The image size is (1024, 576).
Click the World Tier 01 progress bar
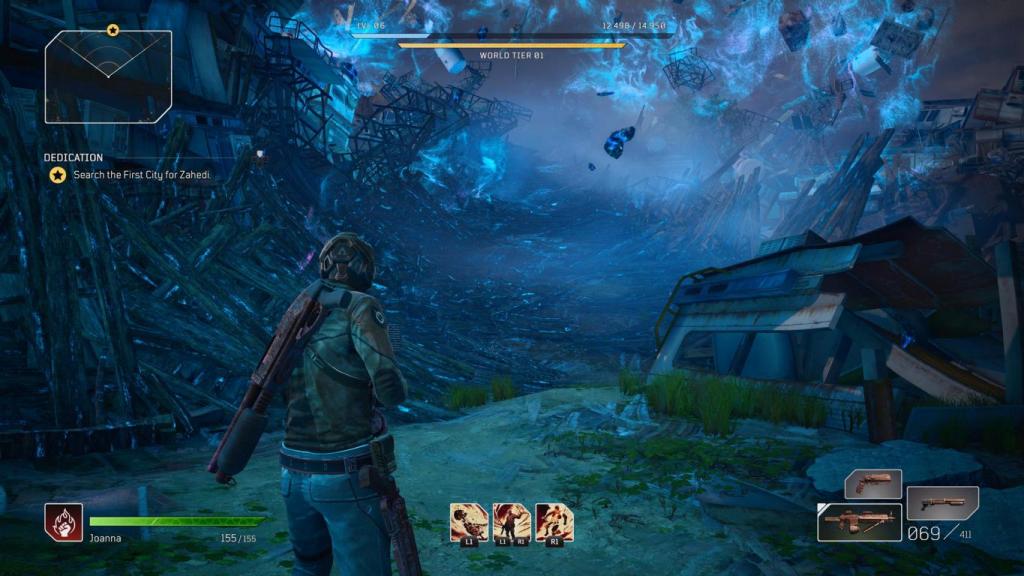(511, 45)
